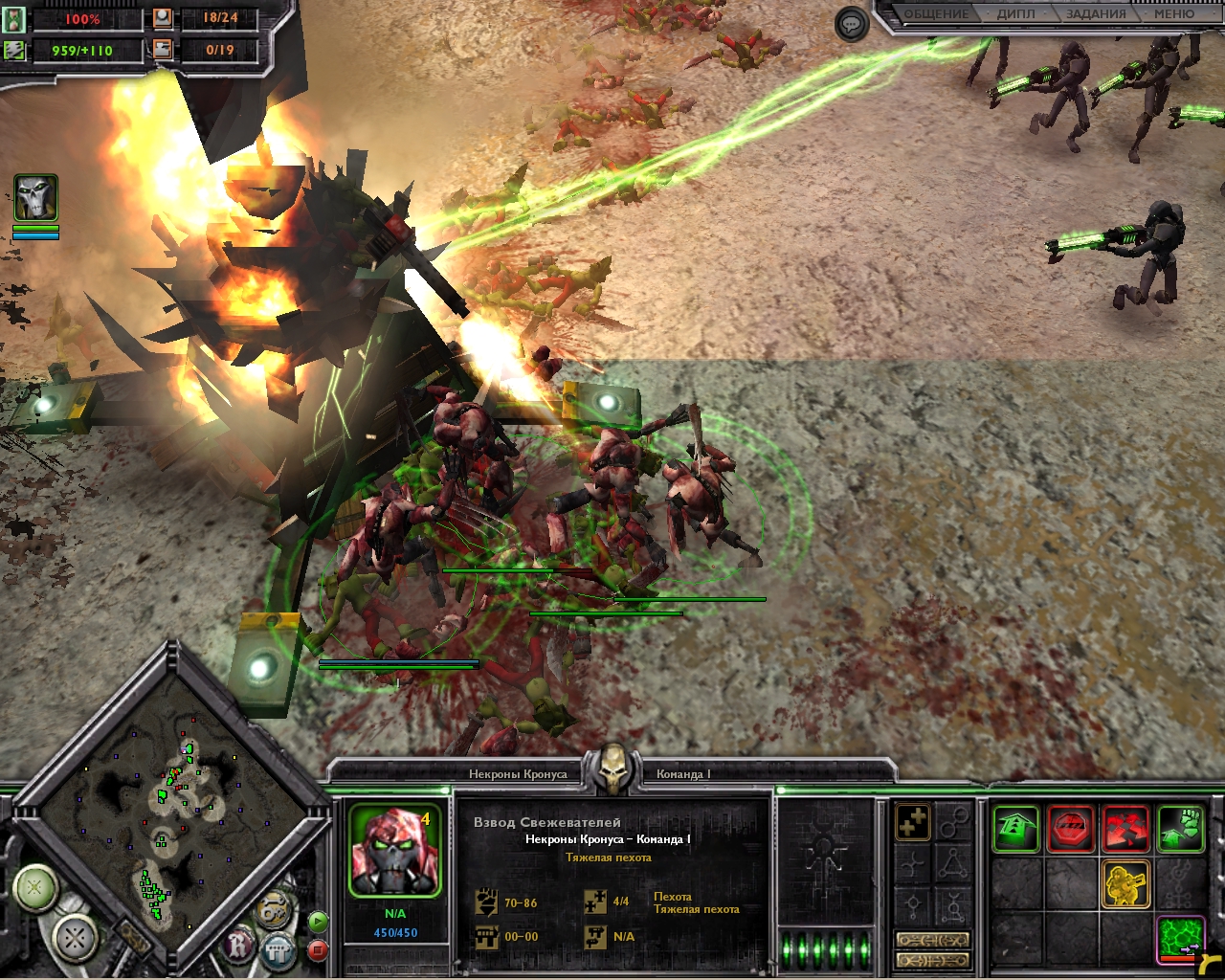Activate the green fist attack-move command
Viewport: 1225px width, 980px height.
(1181, 828)
